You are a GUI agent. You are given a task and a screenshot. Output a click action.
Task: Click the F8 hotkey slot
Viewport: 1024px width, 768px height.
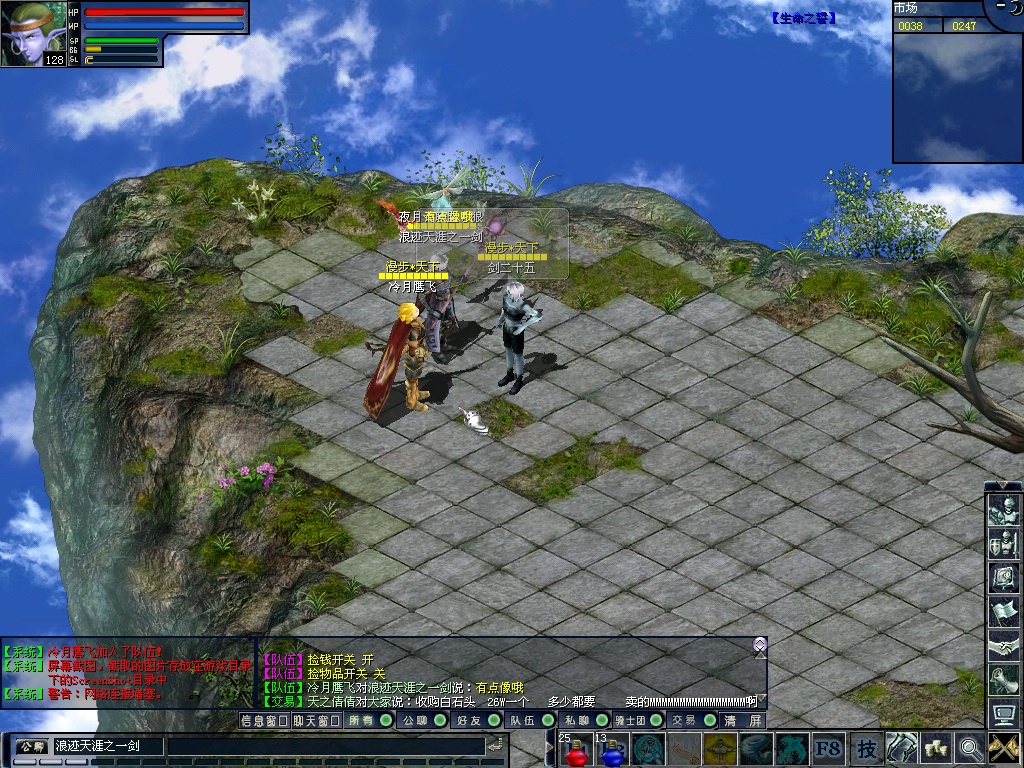click(828, 748)
